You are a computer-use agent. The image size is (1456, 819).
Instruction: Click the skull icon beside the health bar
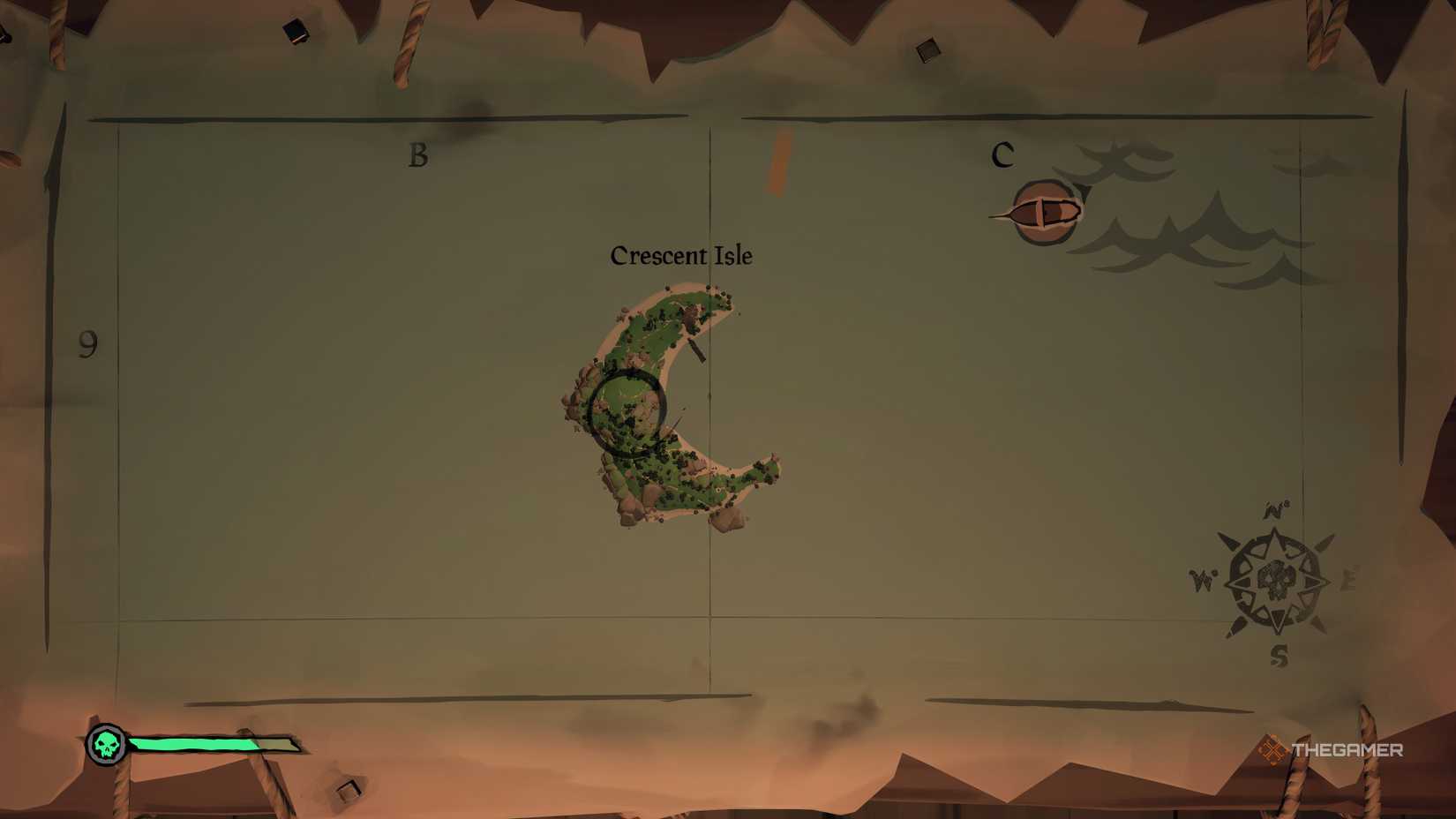[x=105, y=744]
